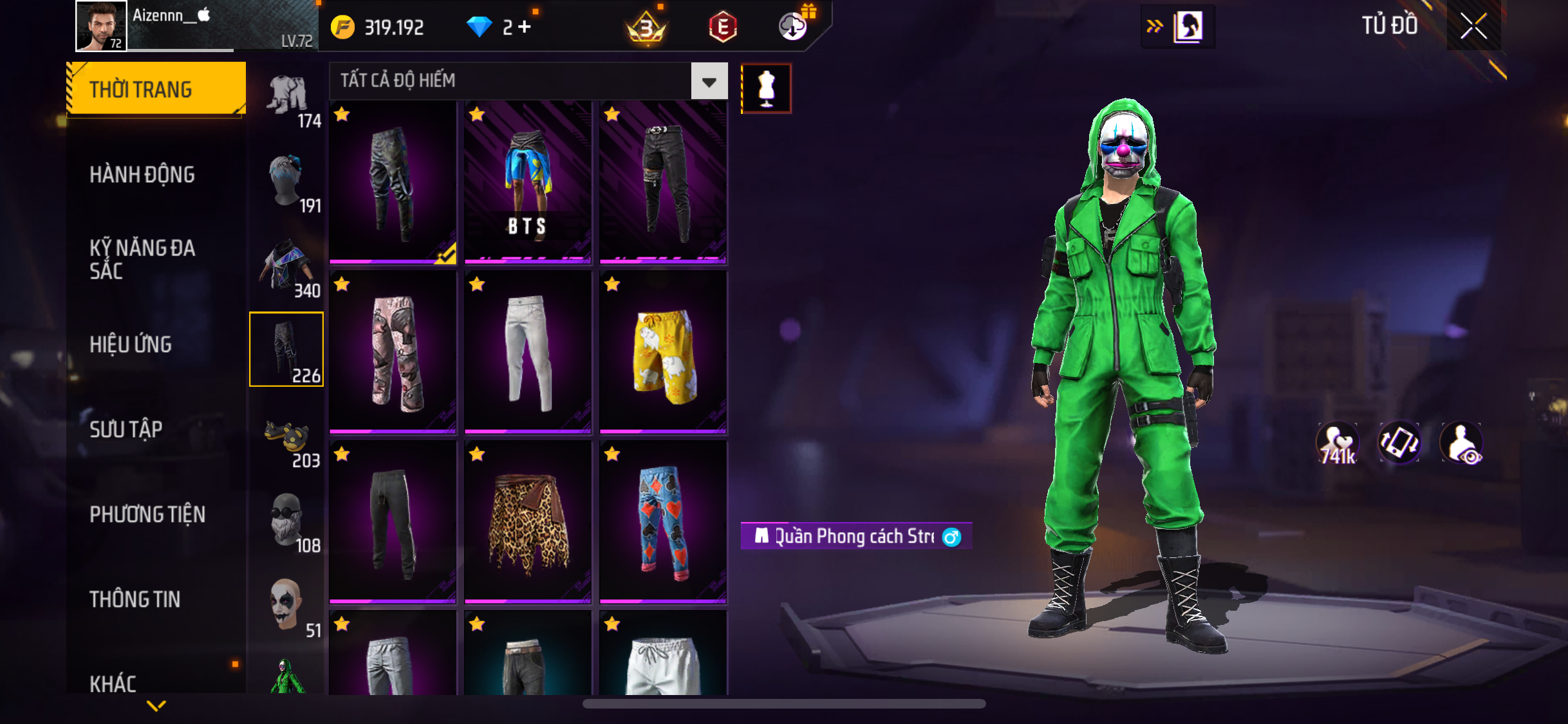Open the Hành Động tab
The image size is (1568, 724).
click(142, 174)
